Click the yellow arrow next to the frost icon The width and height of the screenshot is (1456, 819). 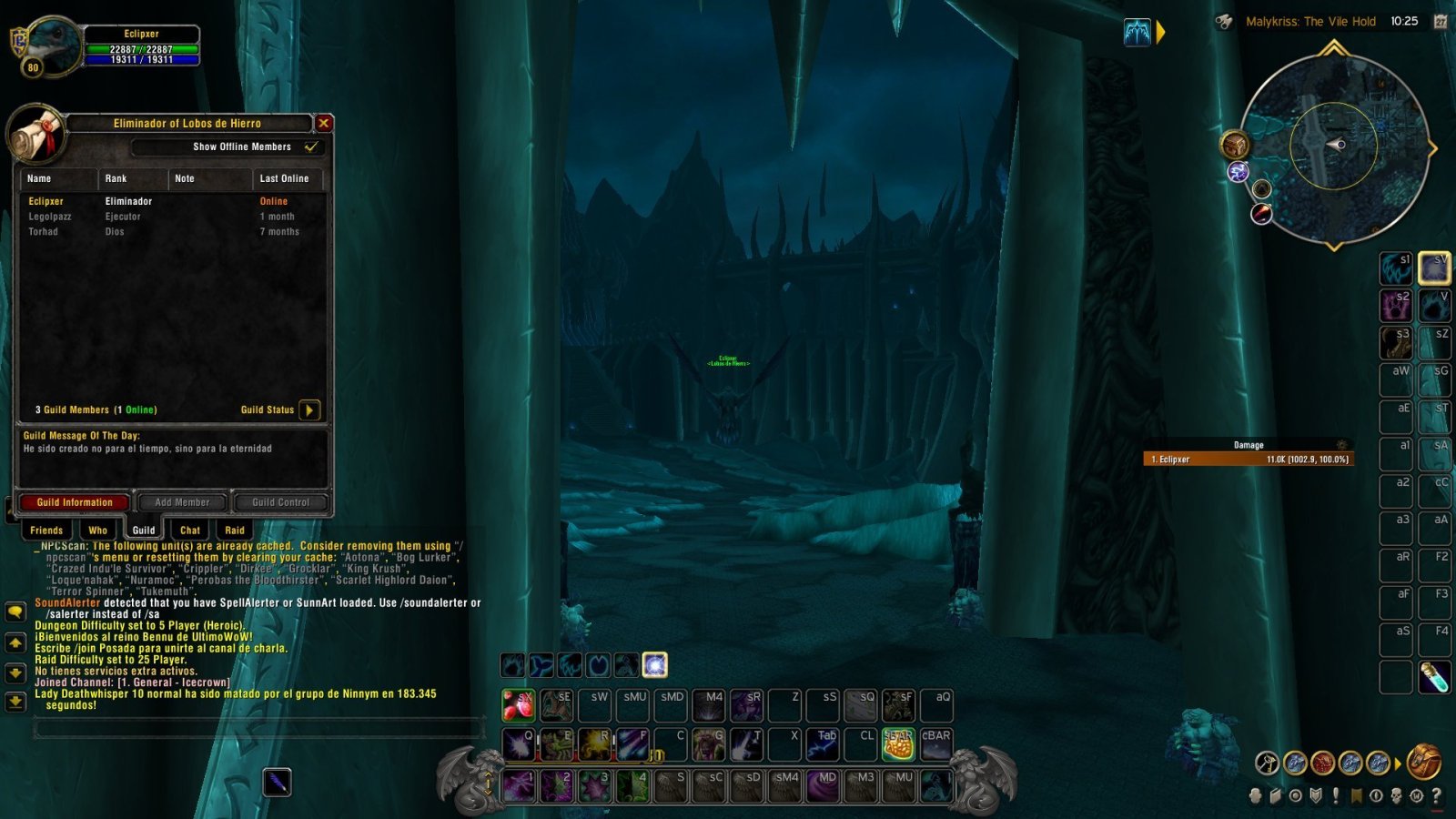1159,31
